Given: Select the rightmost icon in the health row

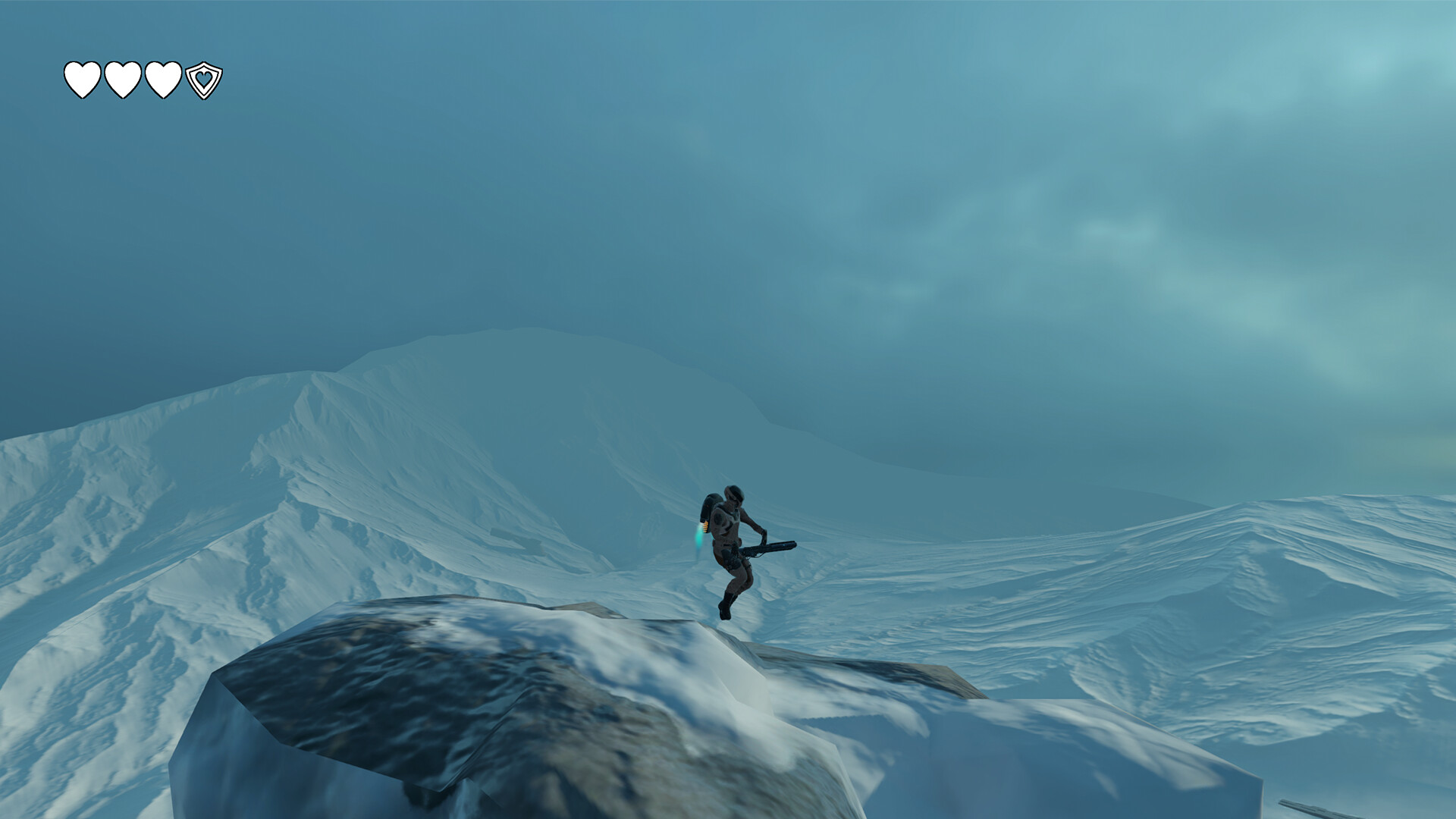Looking at the screenshot, I should pyautogui.click(x=203, y=80).
